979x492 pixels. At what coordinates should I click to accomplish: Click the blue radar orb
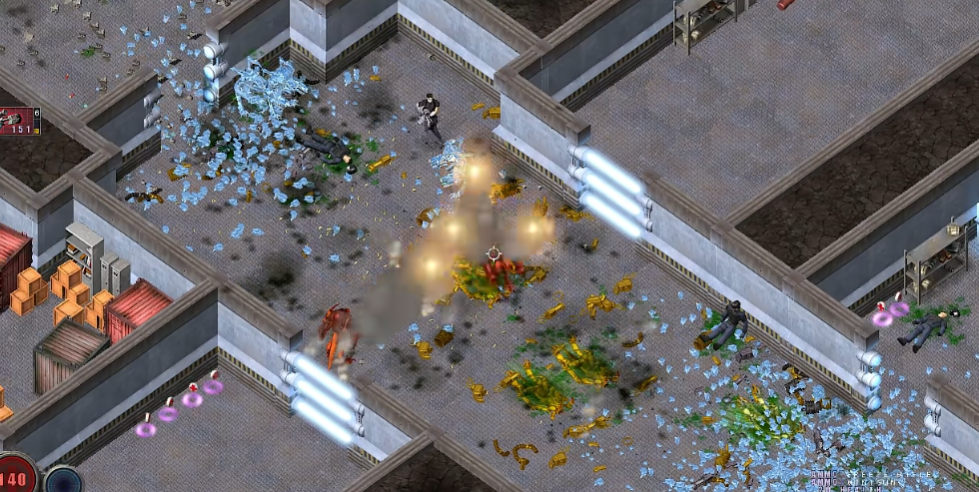(x=64, y=481)
